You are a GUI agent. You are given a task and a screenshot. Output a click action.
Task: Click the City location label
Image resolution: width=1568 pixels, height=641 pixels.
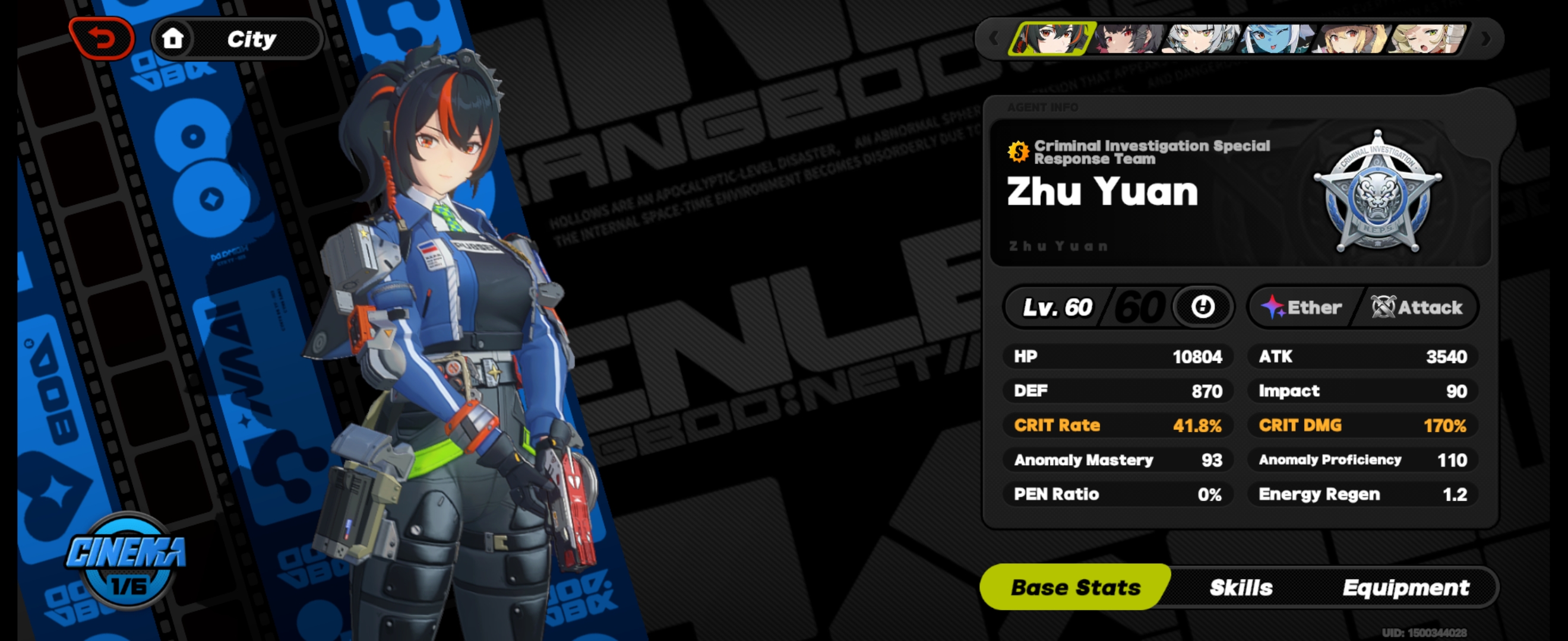coord(251,38)
